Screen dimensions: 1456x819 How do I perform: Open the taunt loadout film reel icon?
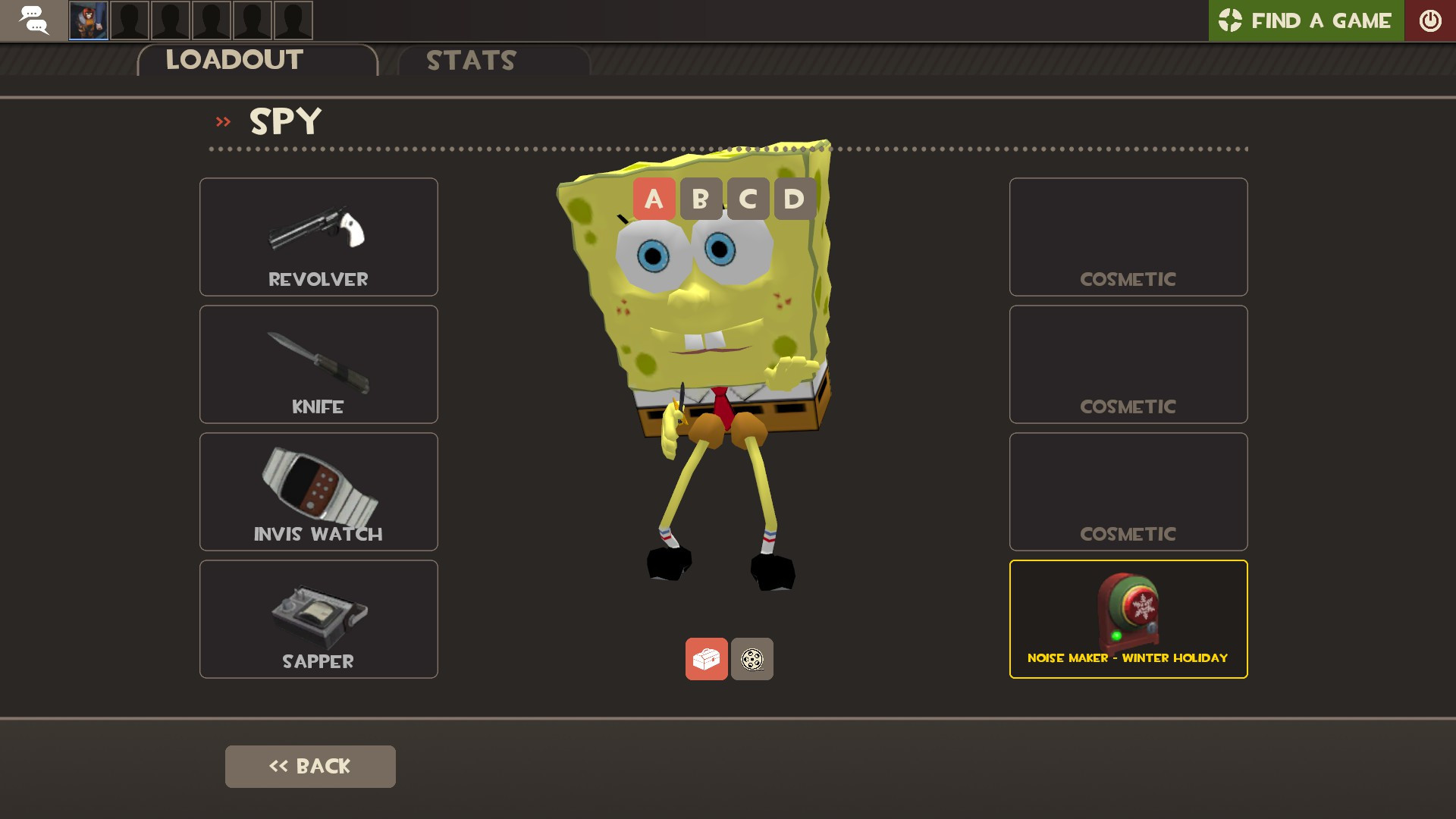tap(752, 659)
